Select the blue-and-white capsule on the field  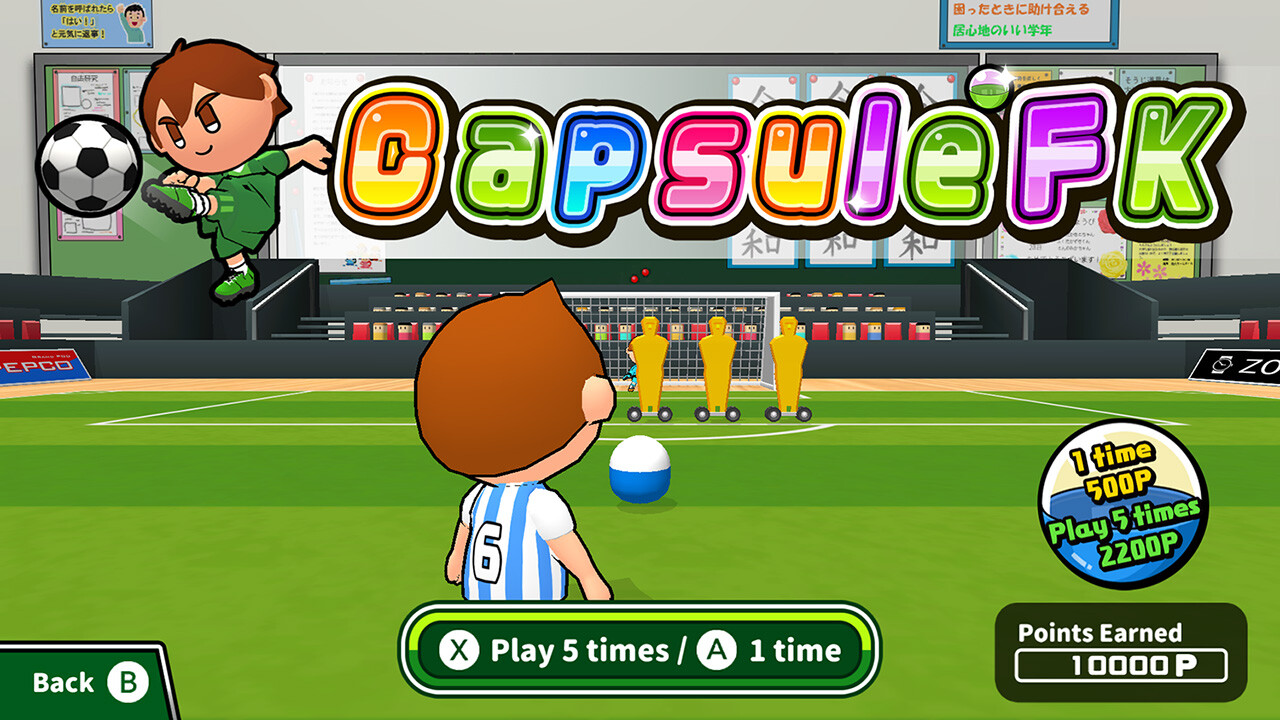coord(640,470)
